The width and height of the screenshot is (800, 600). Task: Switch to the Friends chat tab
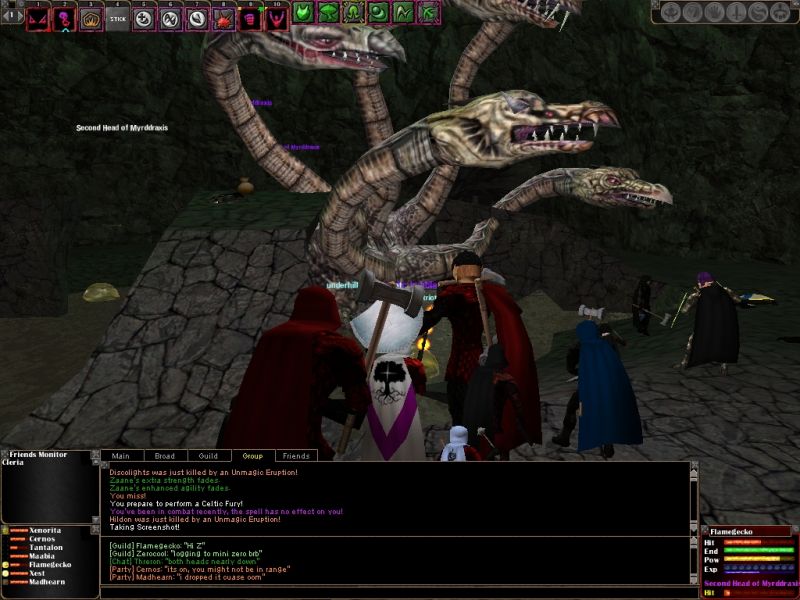[295, 456]
